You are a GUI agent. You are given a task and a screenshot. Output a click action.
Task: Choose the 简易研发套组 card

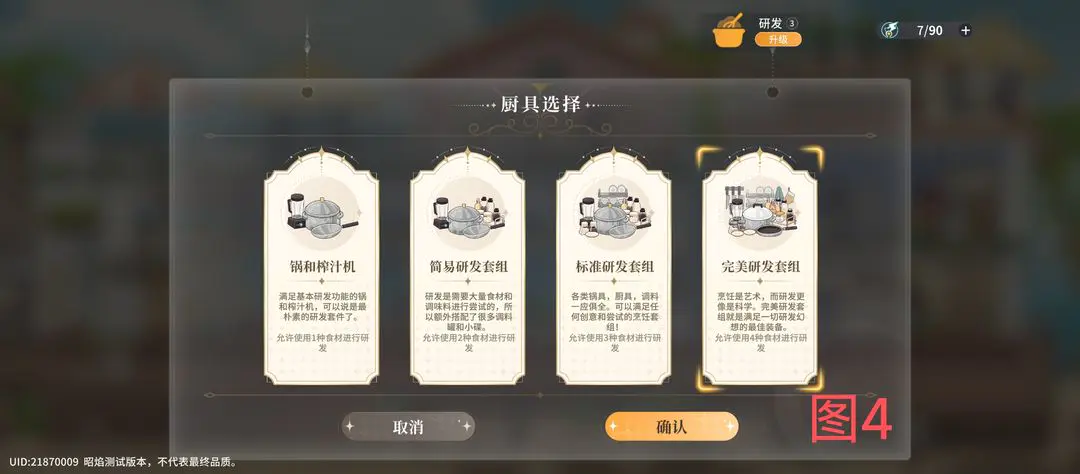click(467, 267)
